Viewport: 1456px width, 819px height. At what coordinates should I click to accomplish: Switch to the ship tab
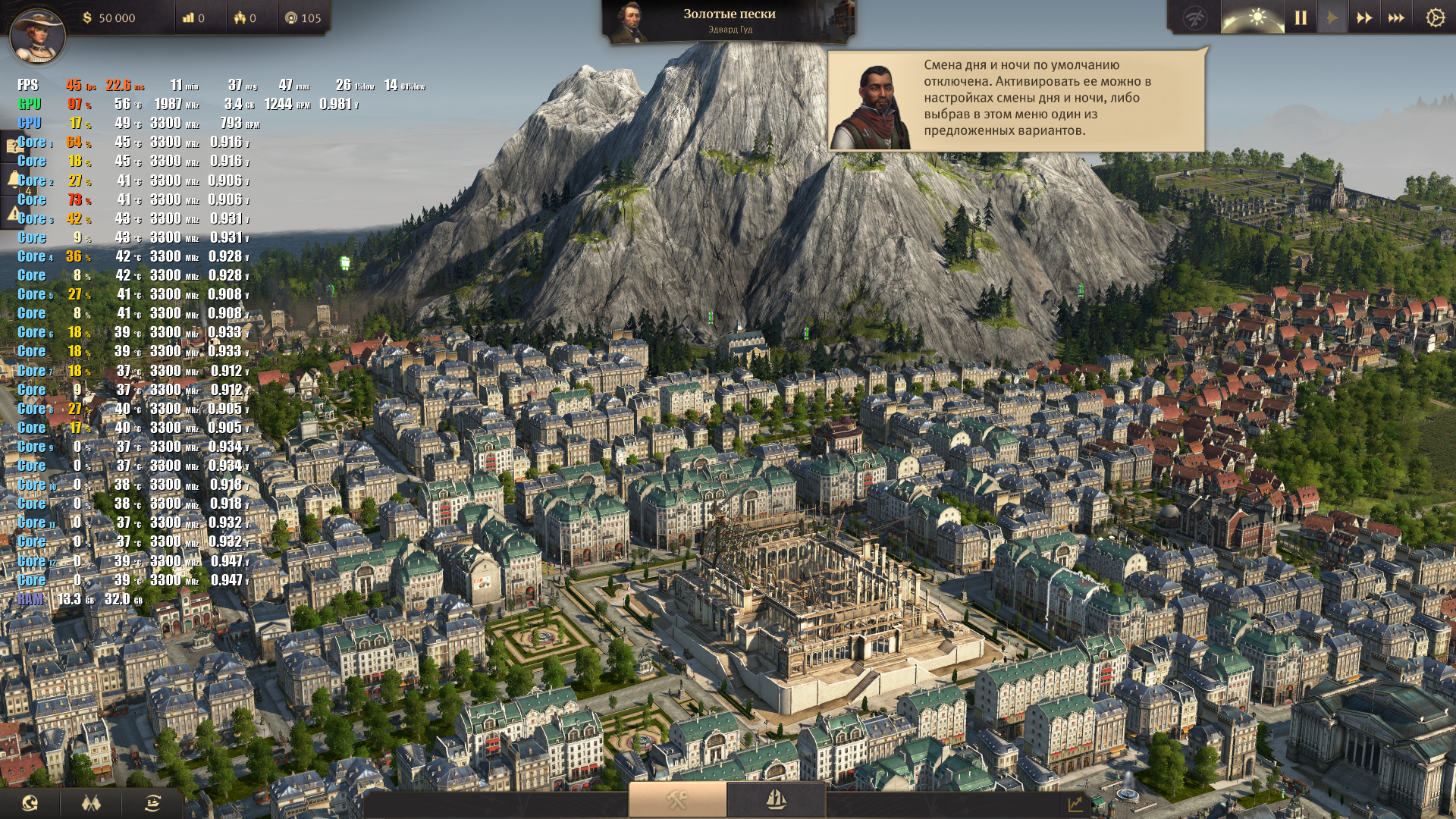776,799
